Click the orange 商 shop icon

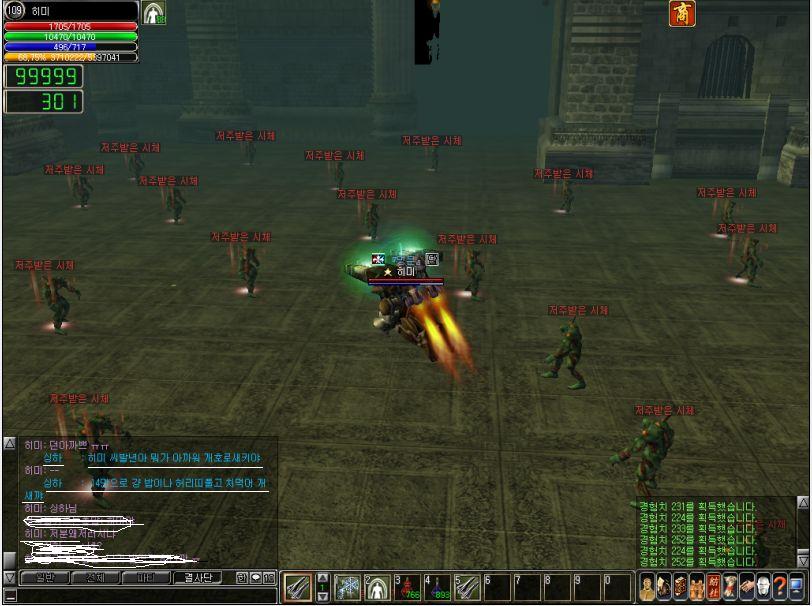pos(682,14)
